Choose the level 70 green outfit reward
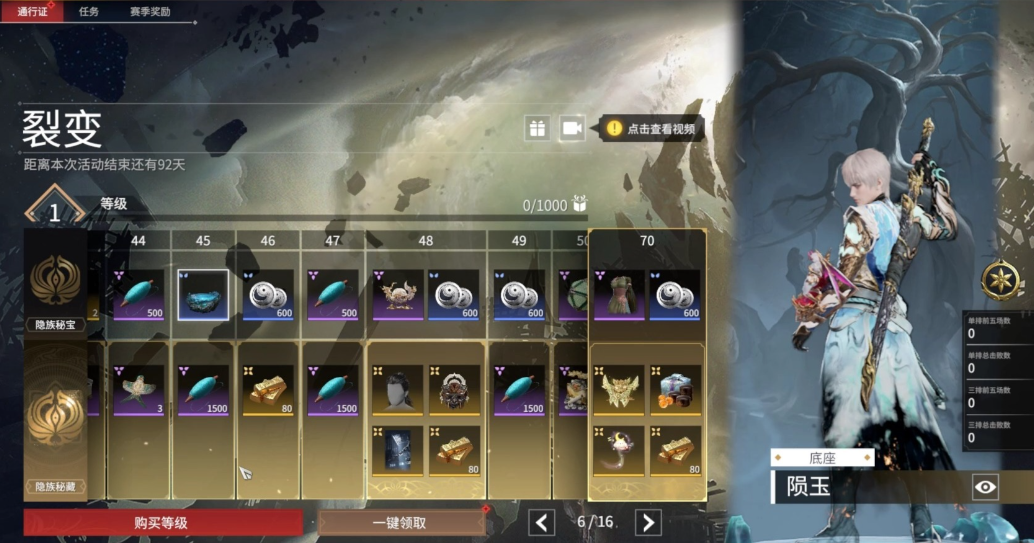1034x543 pixels. pyautogui.click(x=619, y=295)
